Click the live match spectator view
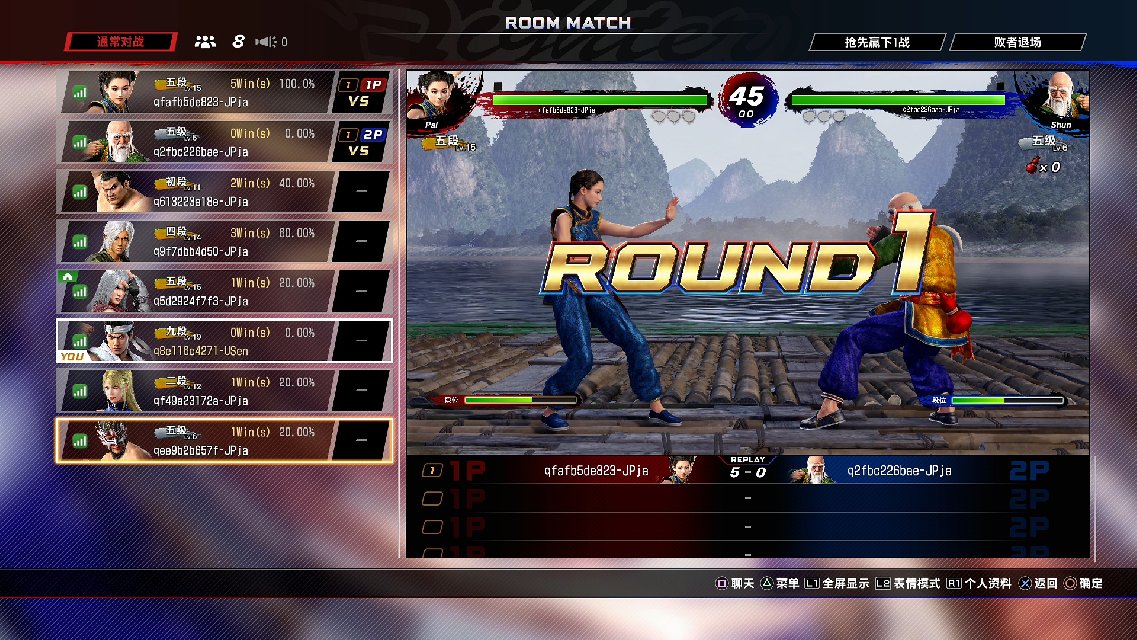The width and height of the screenshot is (1137, 640). click(747, 262)
